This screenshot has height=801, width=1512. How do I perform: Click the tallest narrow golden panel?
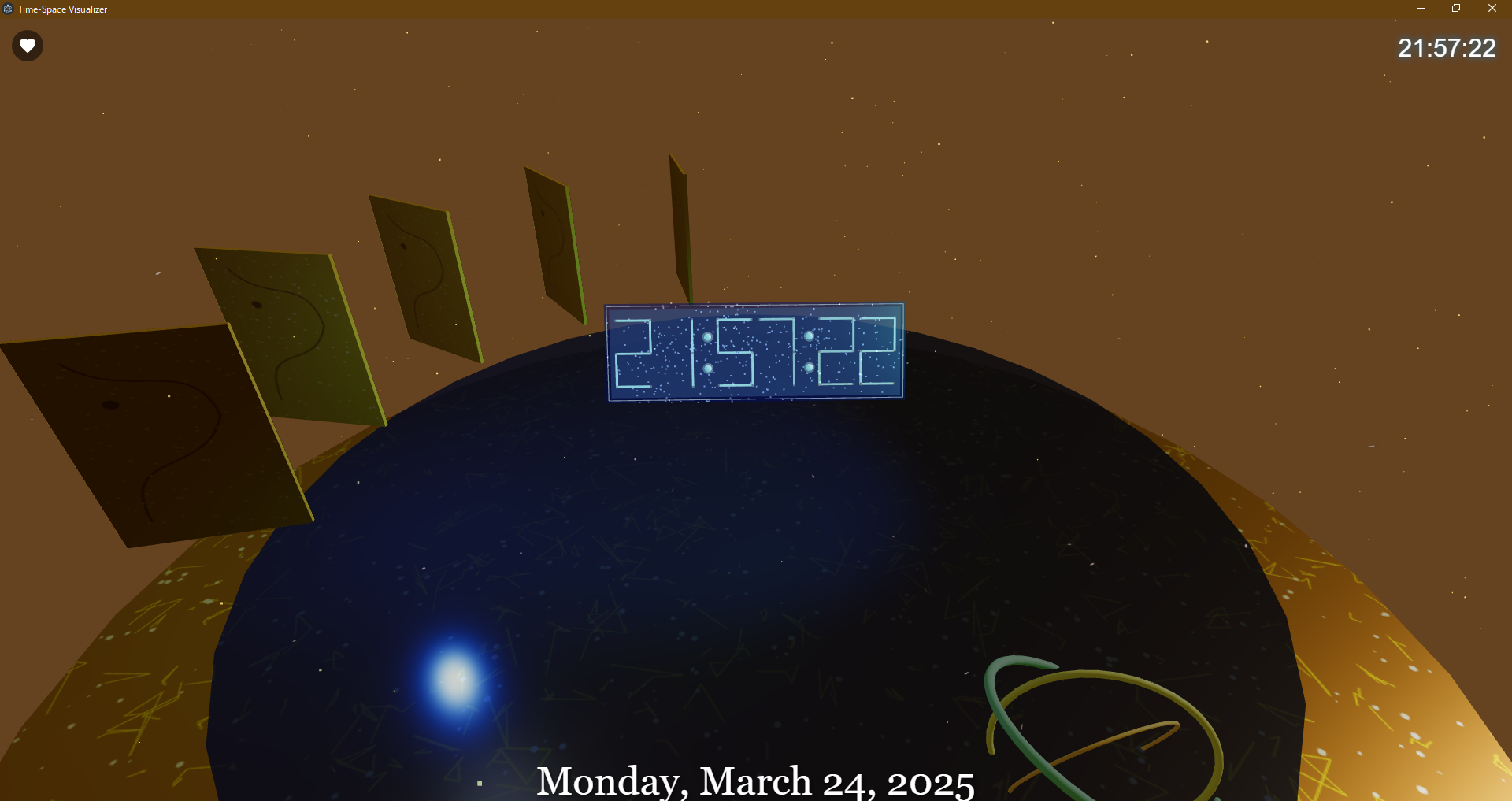(x=678, y=228)
